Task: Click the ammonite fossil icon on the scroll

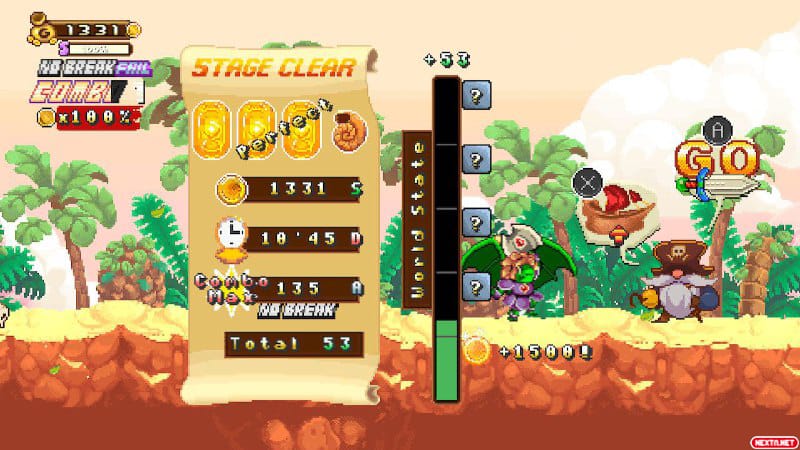Action: [351, 126]
